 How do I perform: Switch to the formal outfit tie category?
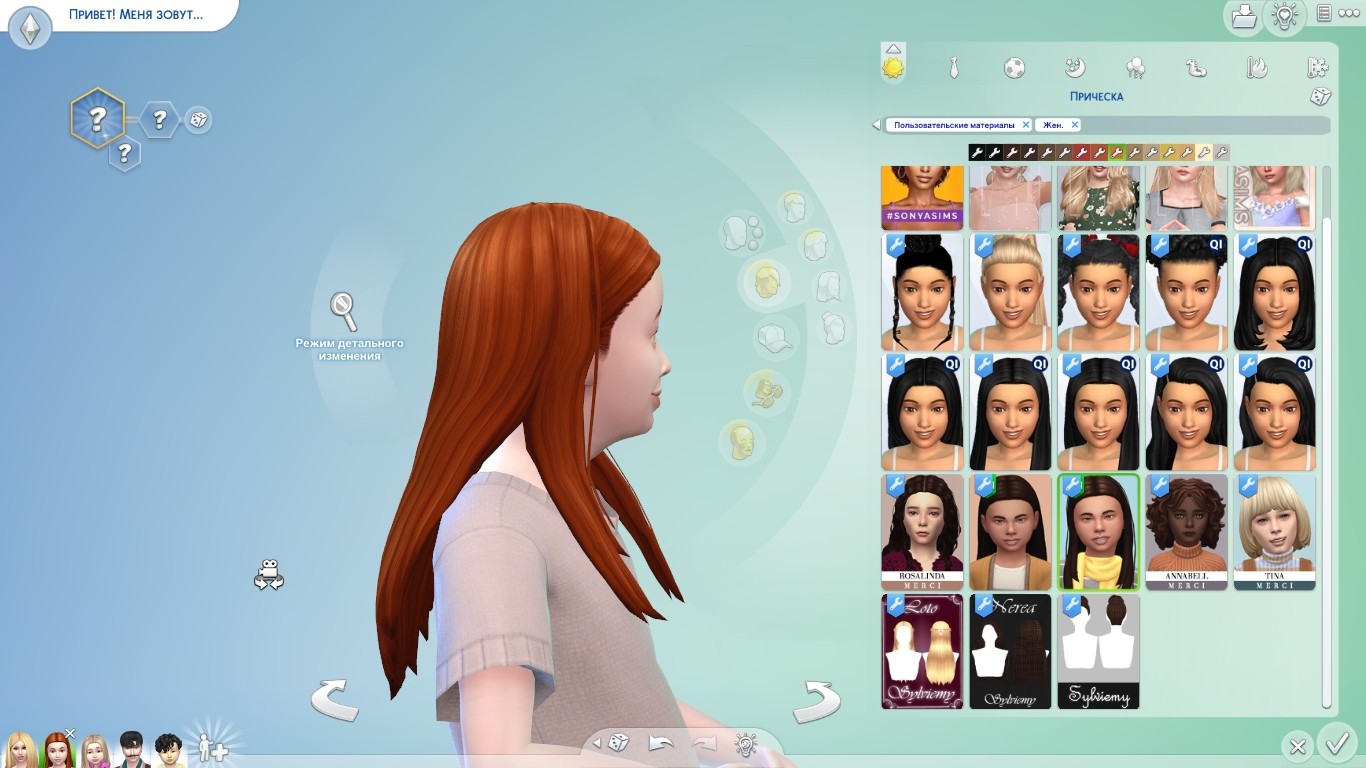point(954,68)
